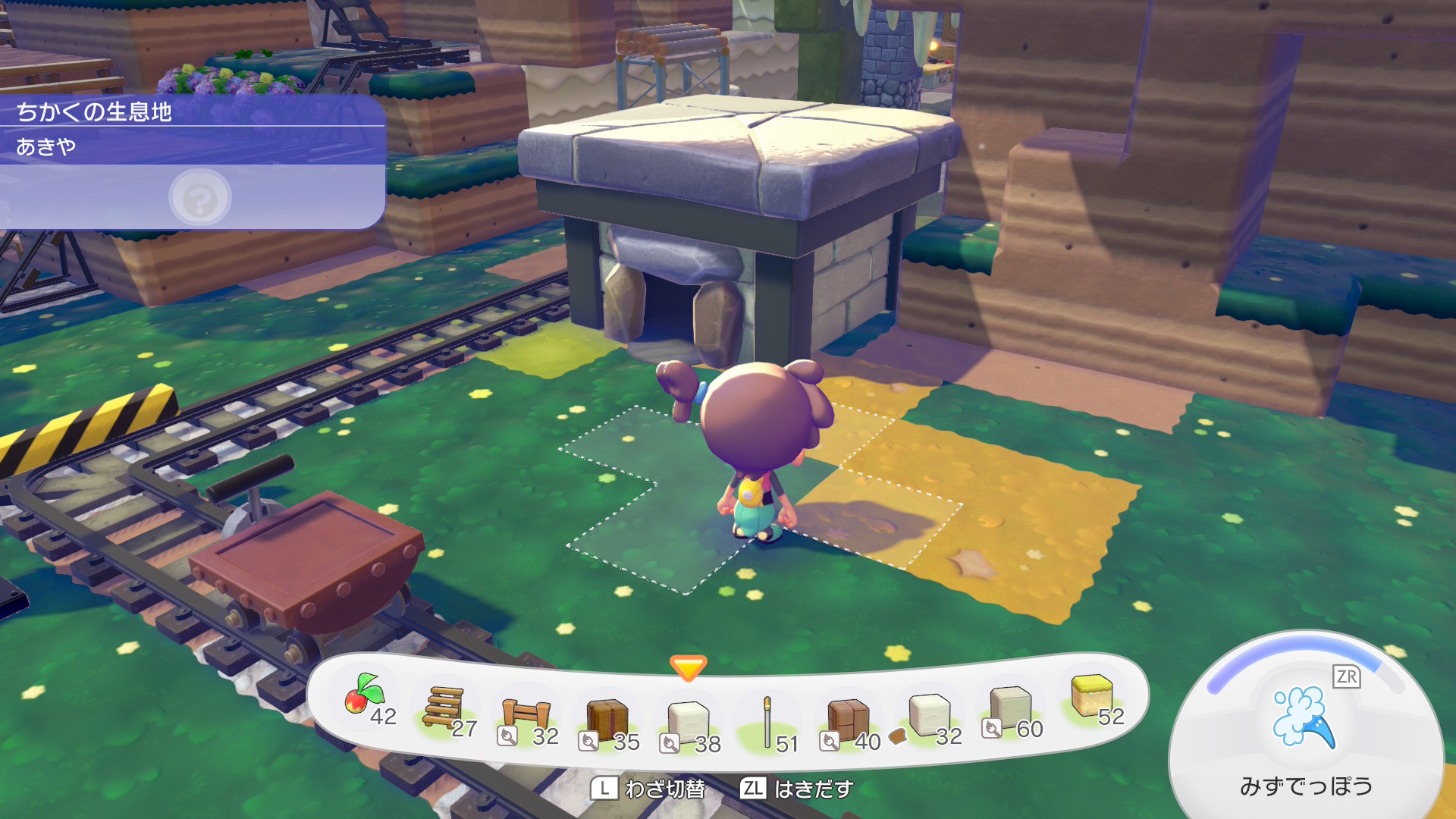Select the white block with count 38

688,721
